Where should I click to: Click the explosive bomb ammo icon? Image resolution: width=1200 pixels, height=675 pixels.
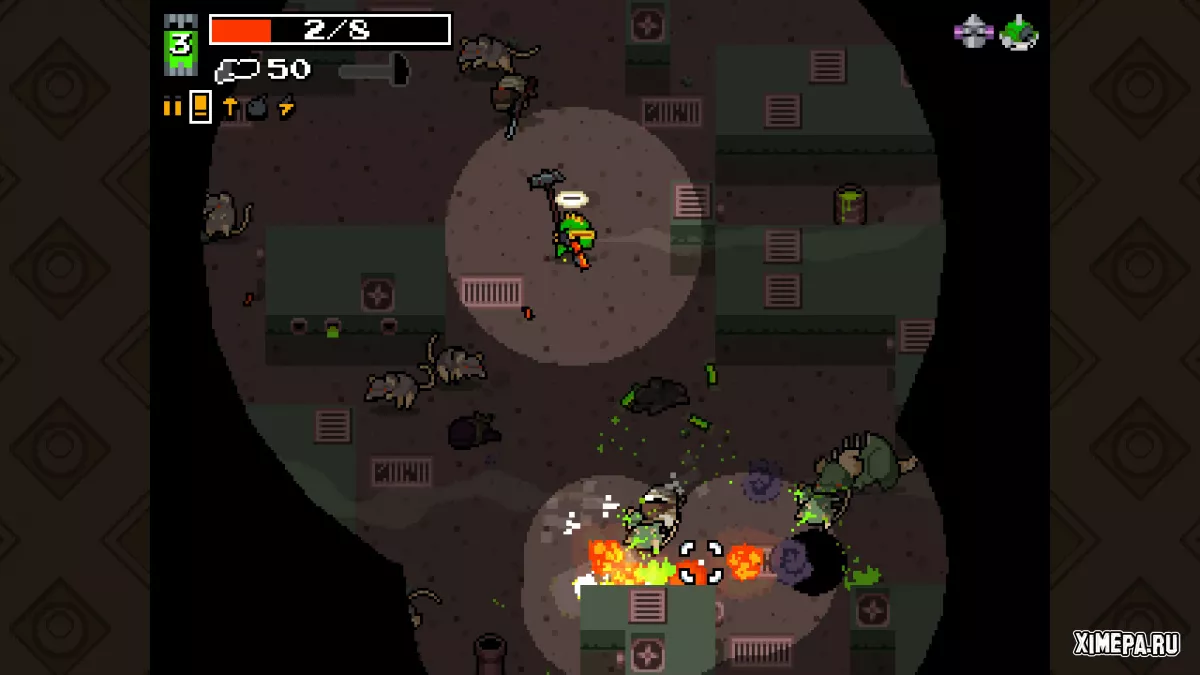(x=257, y=107)
